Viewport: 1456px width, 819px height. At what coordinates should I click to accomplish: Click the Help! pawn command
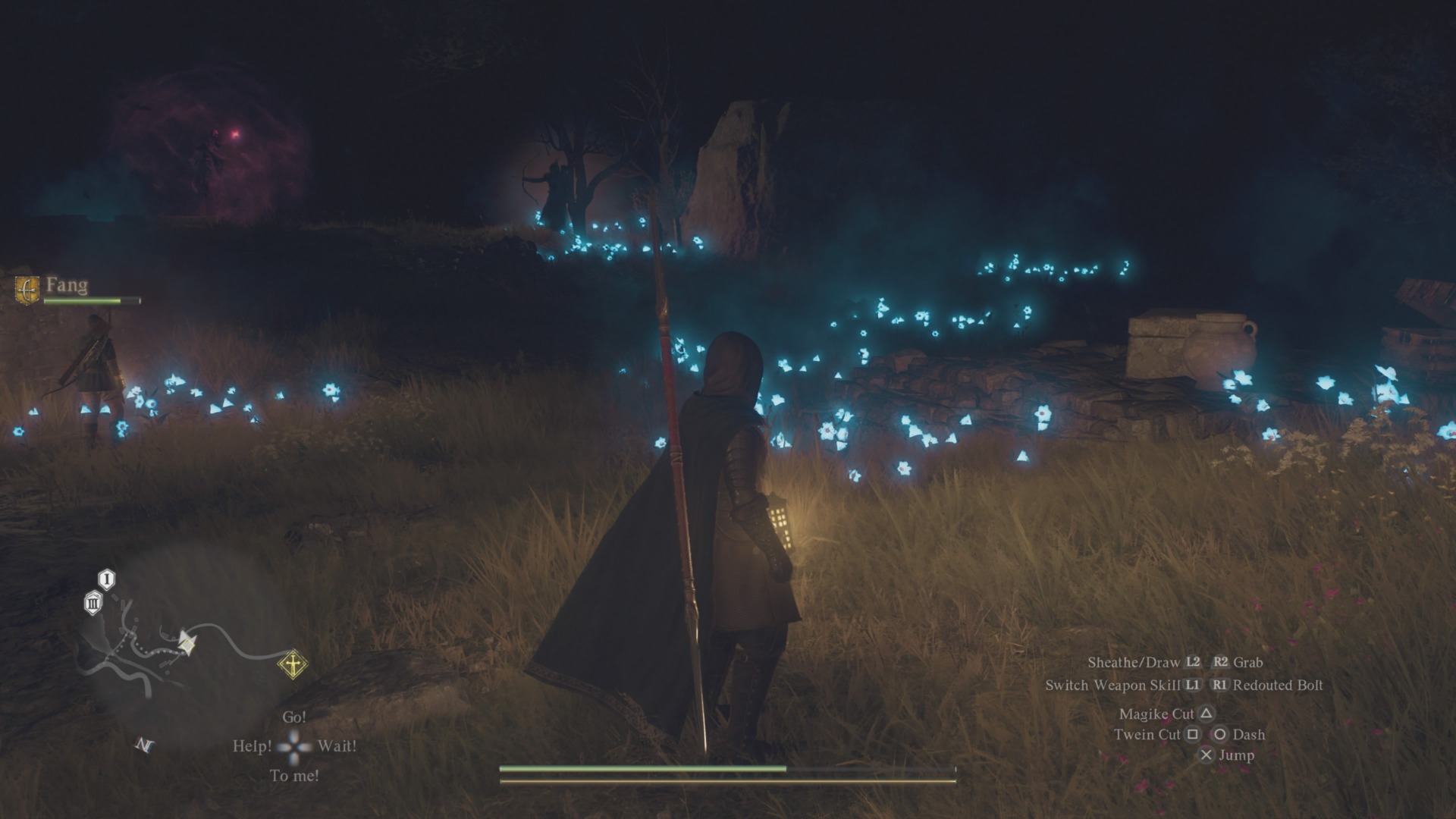coord(253,746)
